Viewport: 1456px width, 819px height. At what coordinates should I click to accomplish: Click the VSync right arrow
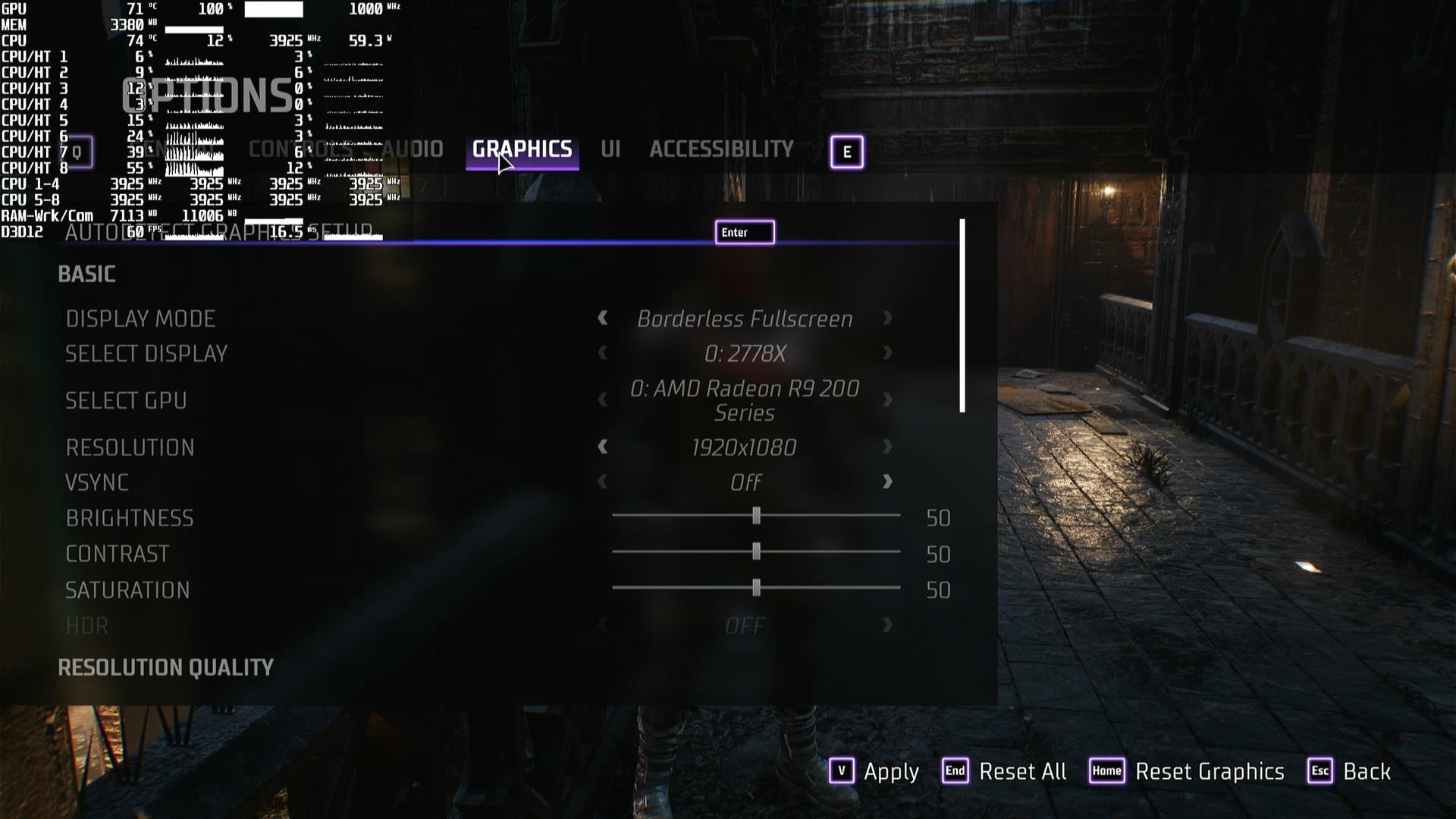[887, 482]
